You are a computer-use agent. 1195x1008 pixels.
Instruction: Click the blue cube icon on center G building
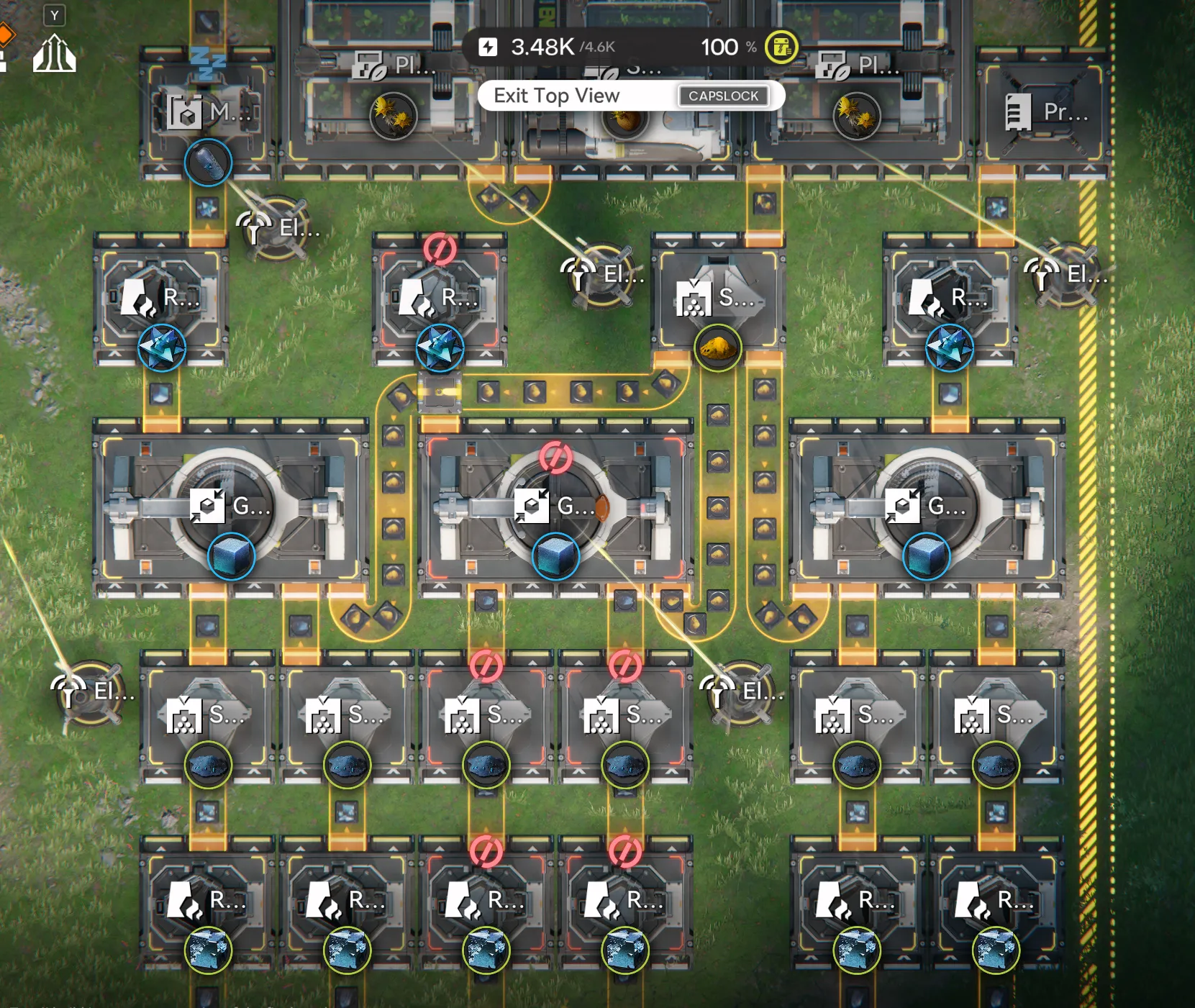coord(554,554)
